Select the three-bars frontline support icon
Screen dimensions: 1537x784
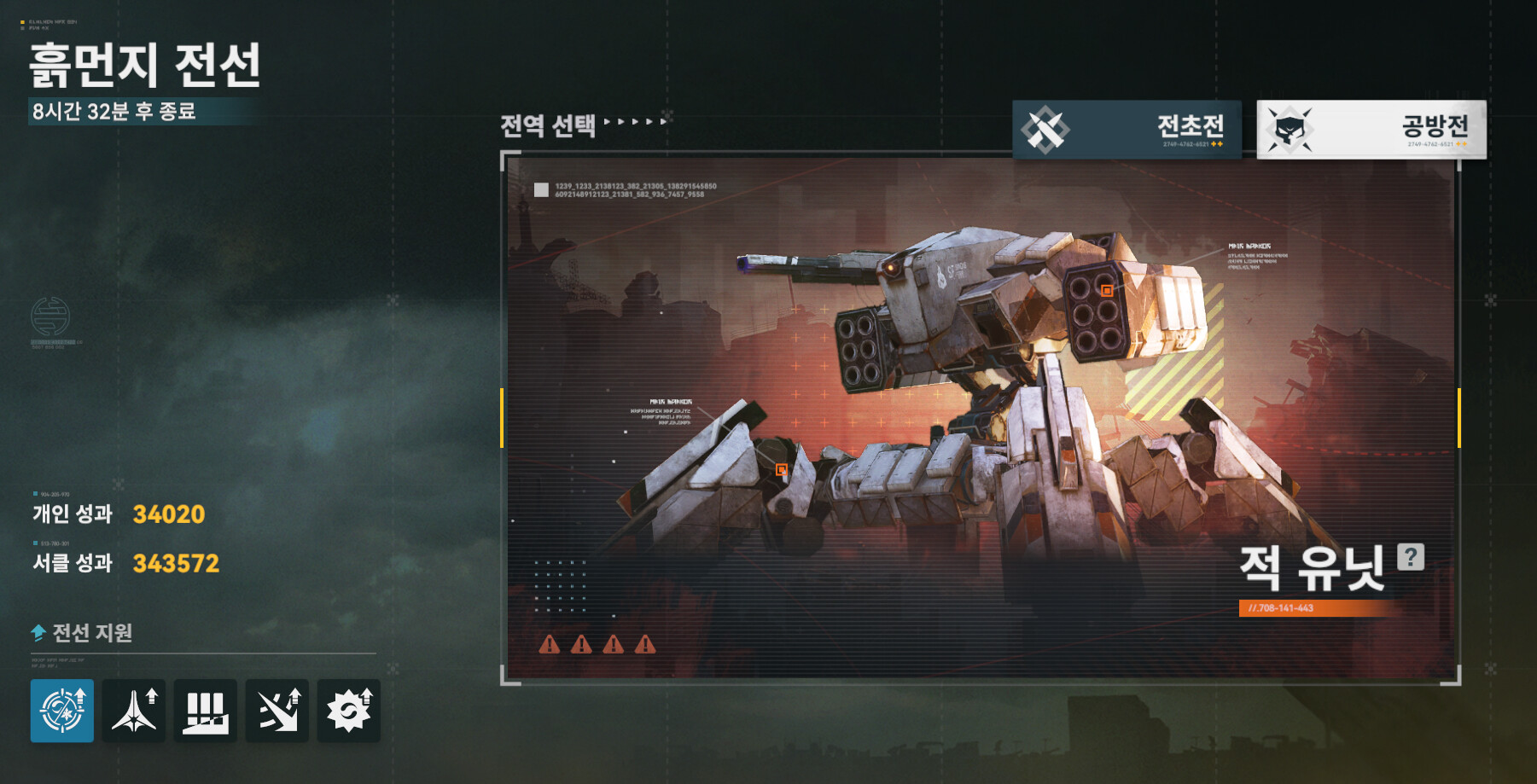[x=206, y=711]
